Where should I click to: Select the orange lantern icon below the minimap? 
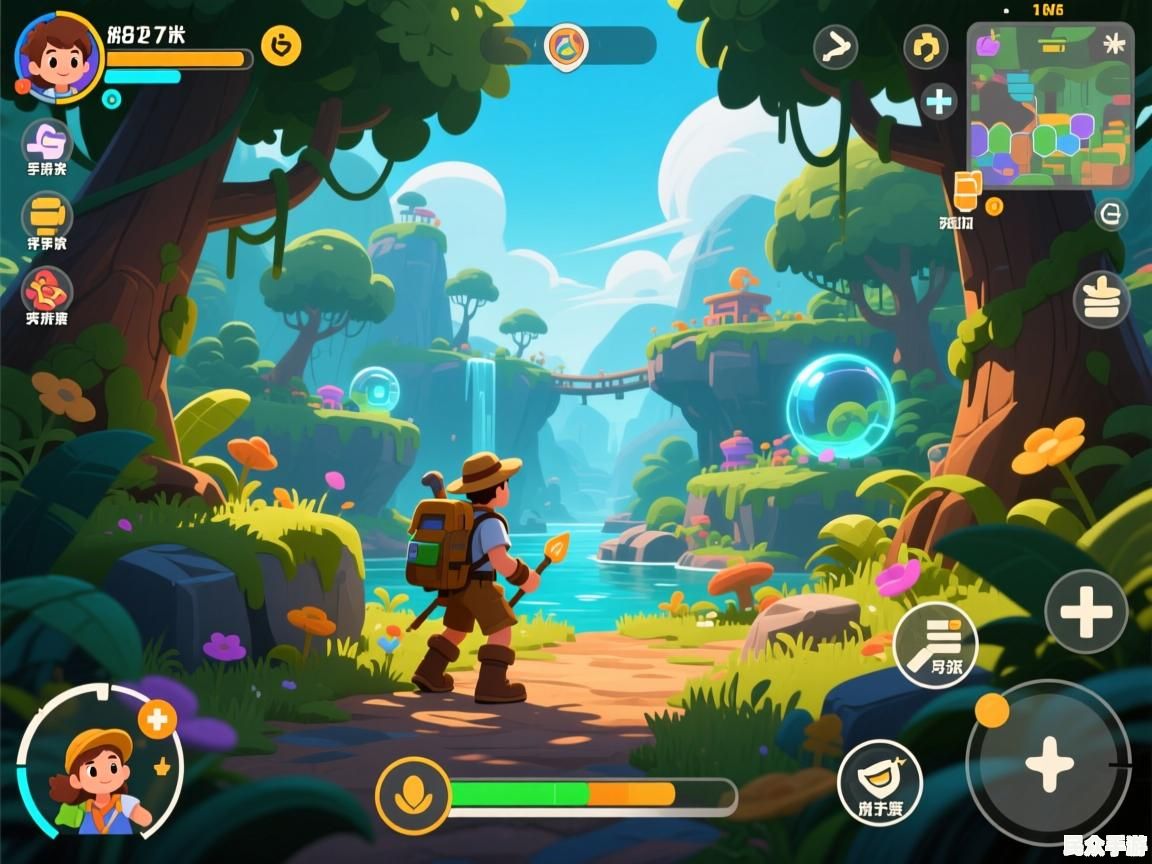point(966,191)
